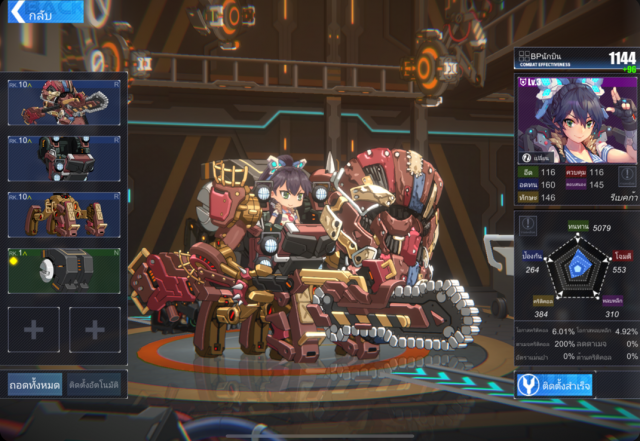The width and height of the screenshot is (640, 441).
Task: Go back with the กลับ button
Action: point(32,16)
